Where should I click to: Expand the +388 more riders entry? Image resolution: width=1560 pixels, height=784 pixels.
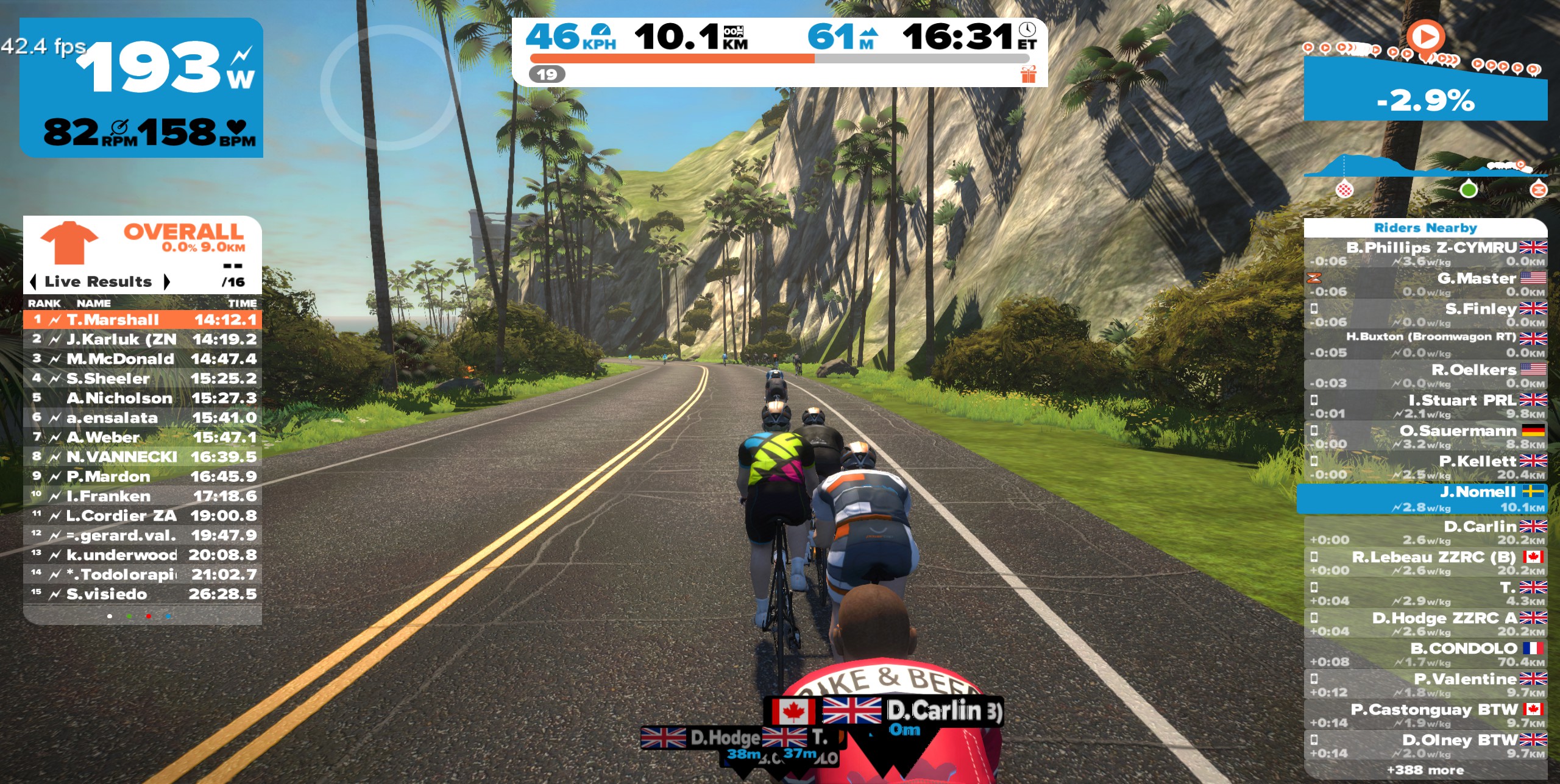pos(1425,770)
